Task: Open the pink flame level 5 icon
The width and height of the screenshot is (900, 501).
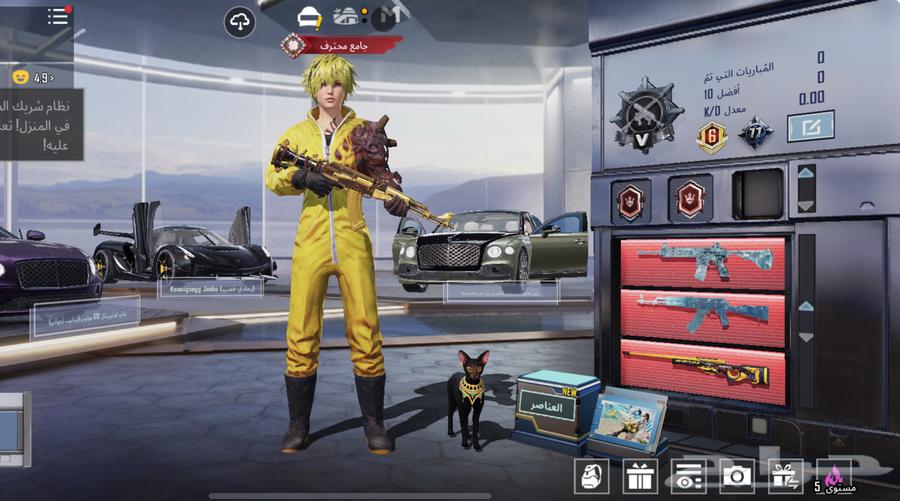Action: tap(833, 476)
